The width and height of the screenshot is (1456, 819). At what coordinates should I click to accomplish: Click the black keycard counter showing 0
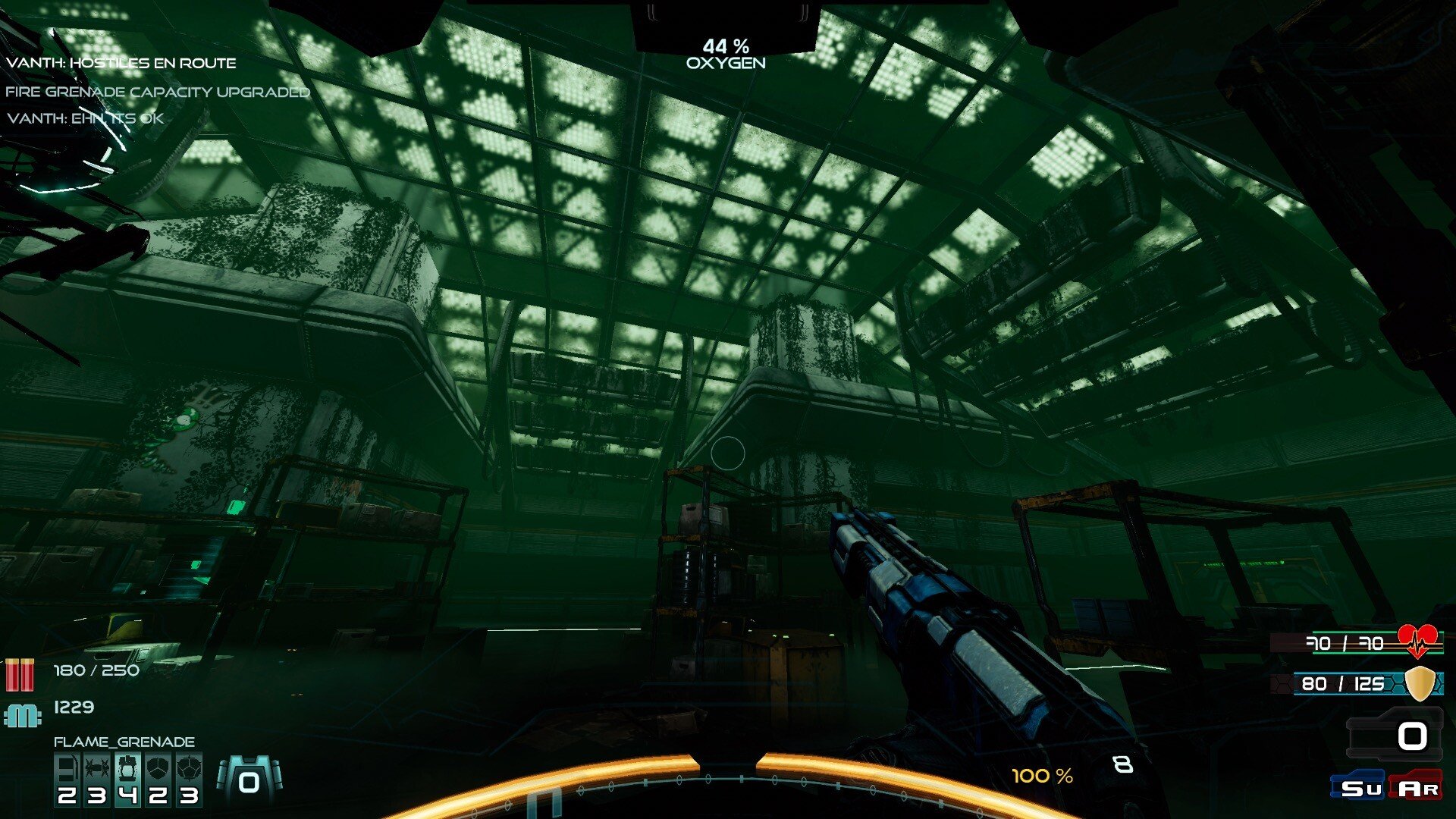(x=1395, y=735)
